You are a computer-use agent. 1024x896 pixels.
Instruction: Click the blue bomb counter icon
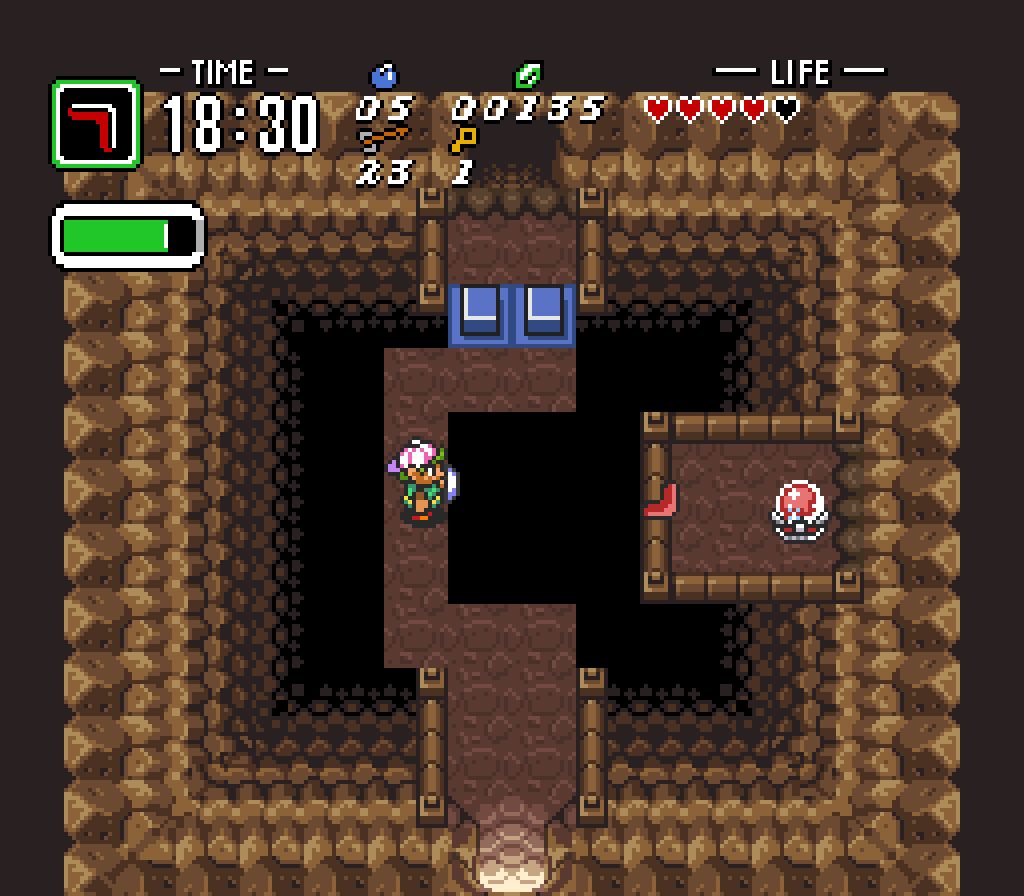coord(384,75)
